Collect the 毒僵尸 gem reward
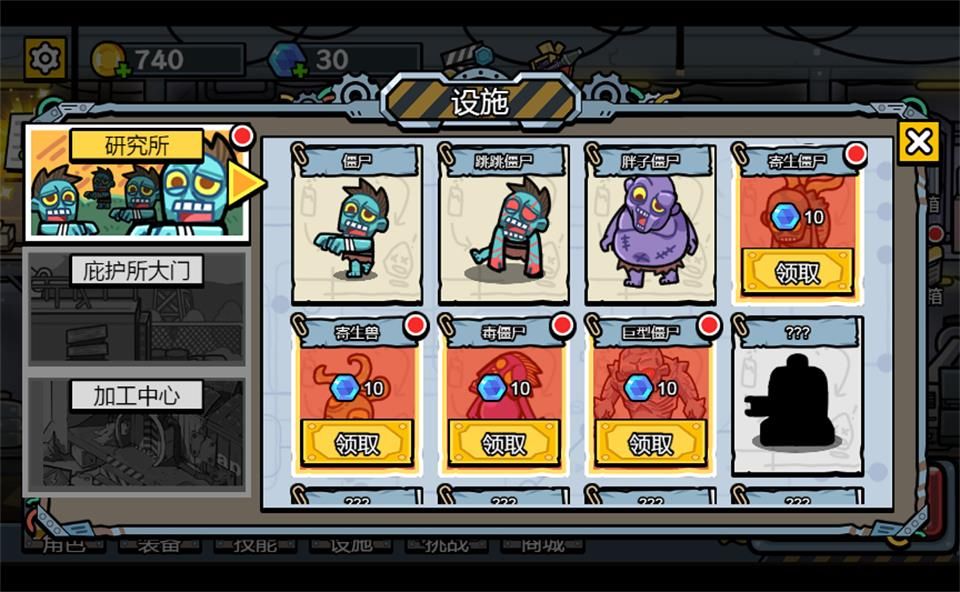The width and height of the screenshot is (960, 592). click(503, 442)
